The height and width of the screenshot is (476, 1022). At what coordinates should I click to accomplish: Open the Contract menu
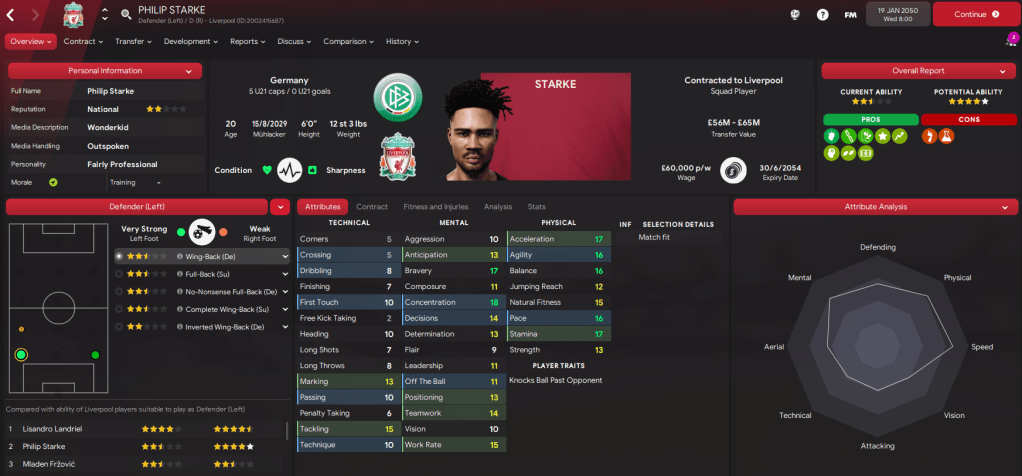(83, 42)
